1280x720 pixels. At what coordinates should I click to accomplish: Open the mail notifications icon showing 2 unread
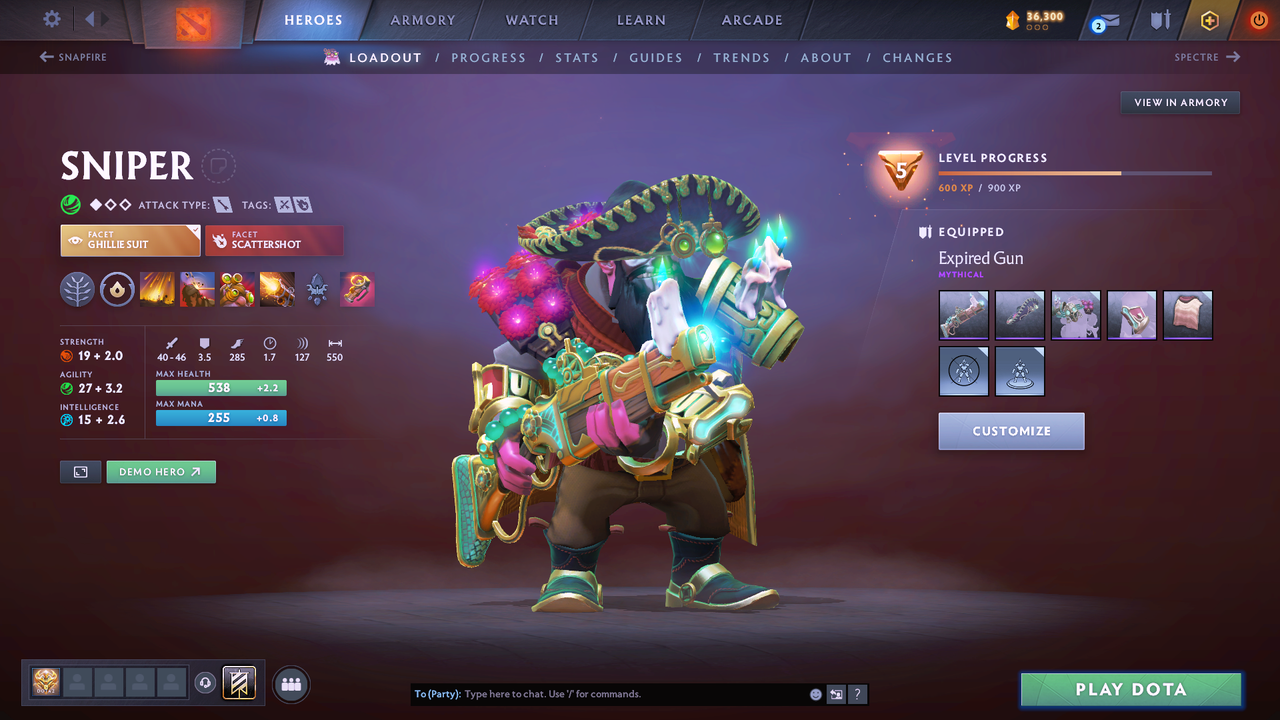[x=1104, y=20]
